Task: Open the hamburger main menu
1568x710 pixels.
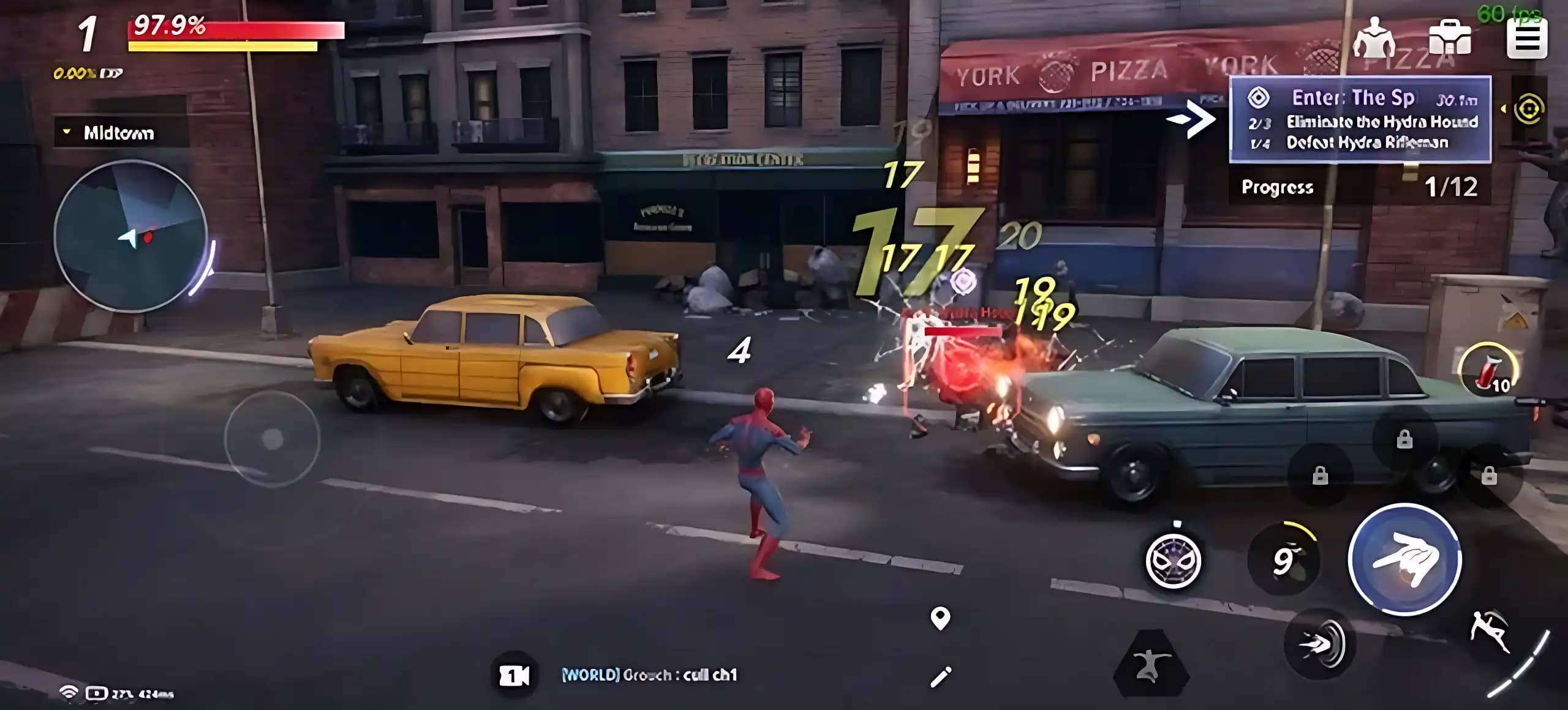Action: pyautogui.click(x=1526, y=38)
